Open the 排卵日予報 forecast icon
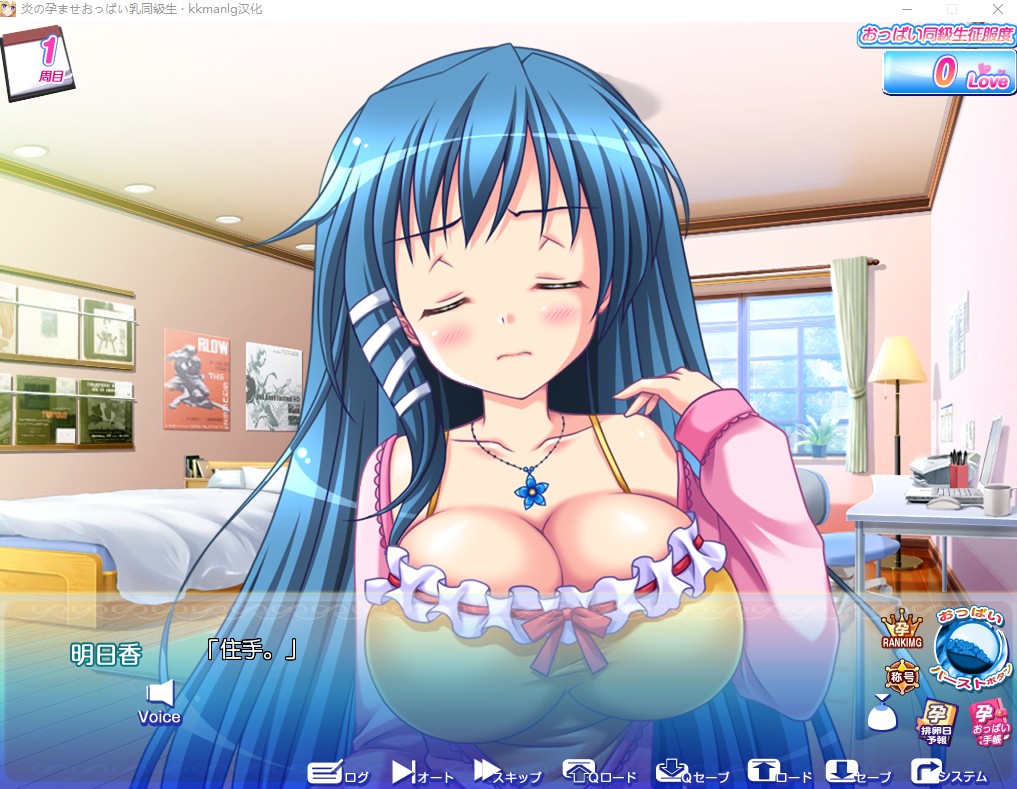This screenshot has width=1017, height=789. [x=937, y=722]
